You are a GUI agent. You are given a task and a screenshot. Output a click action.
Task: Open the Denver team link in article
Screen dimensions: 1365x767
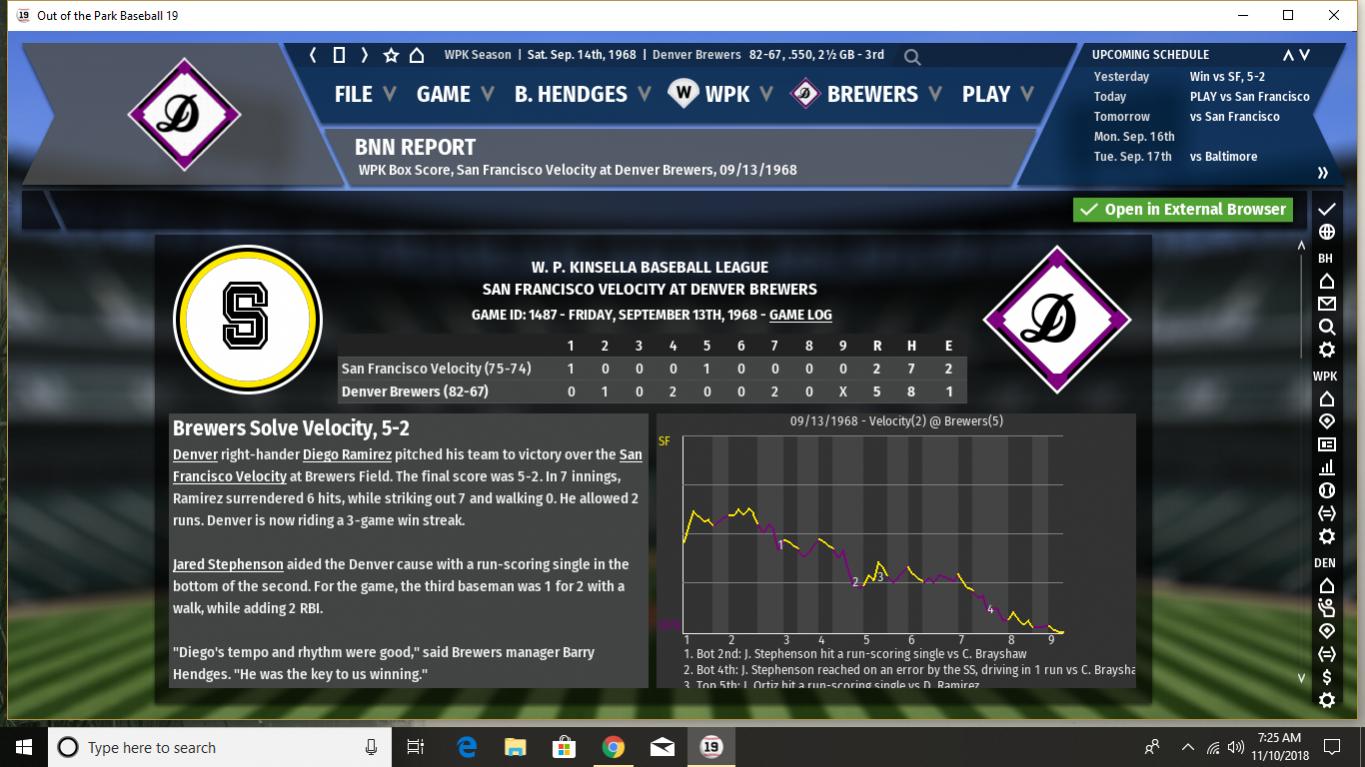coord(195,455)
